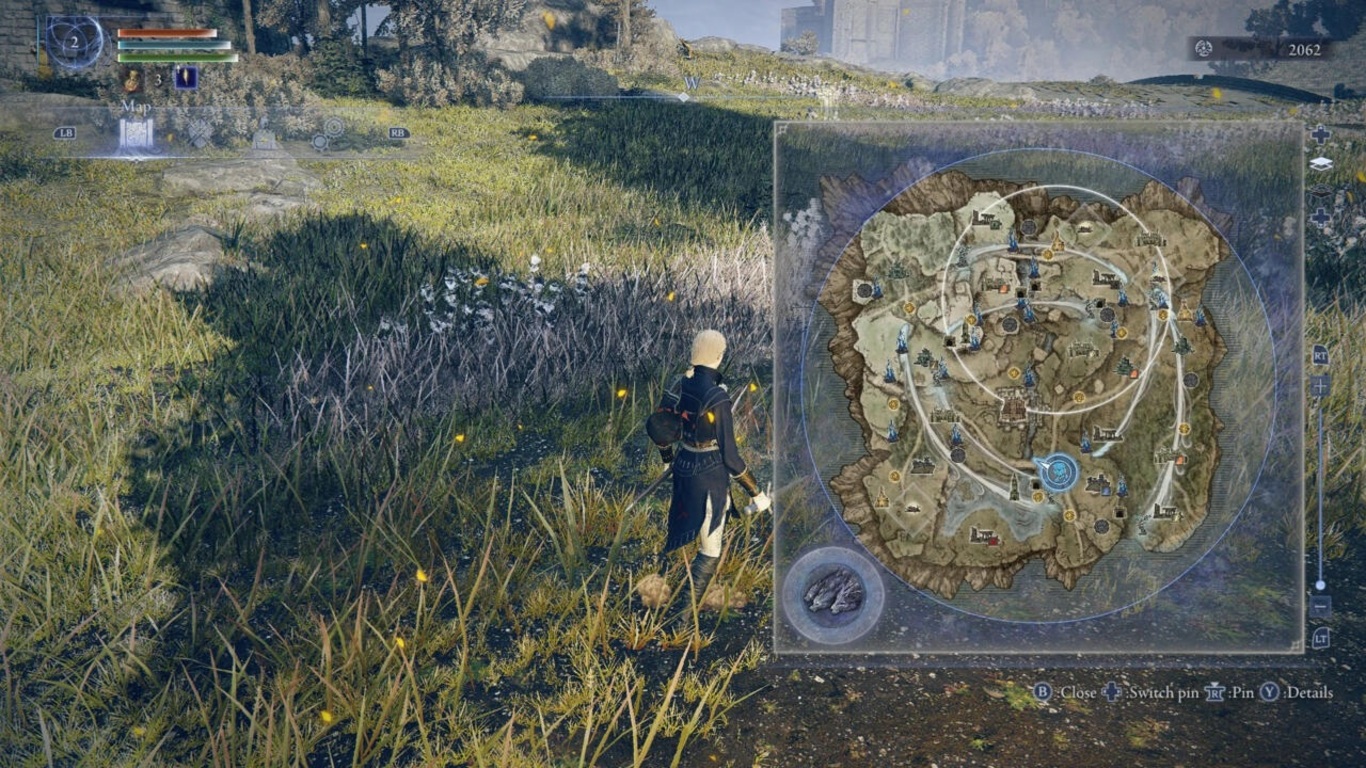Select the blue player marker on the map
Viewport: 1366px width, 768px height.
(1057, 471)
